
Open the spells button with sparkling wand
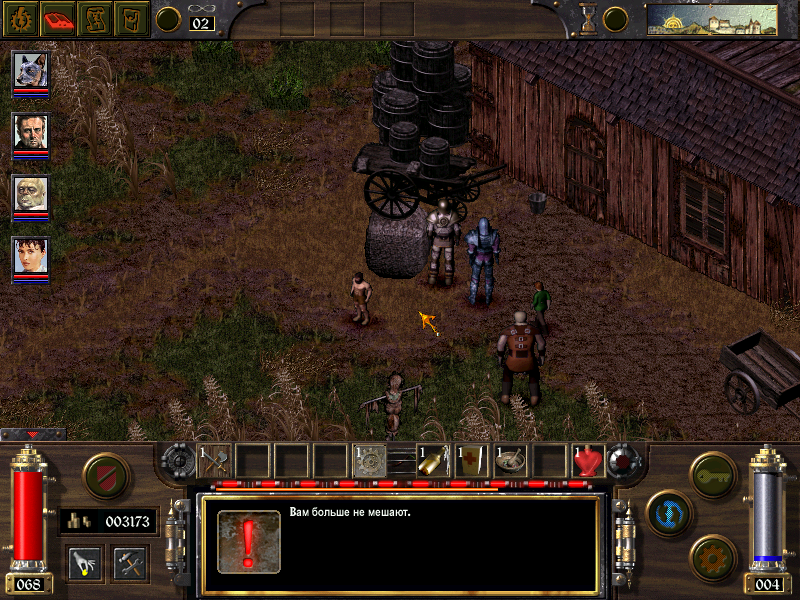(85, 562)
